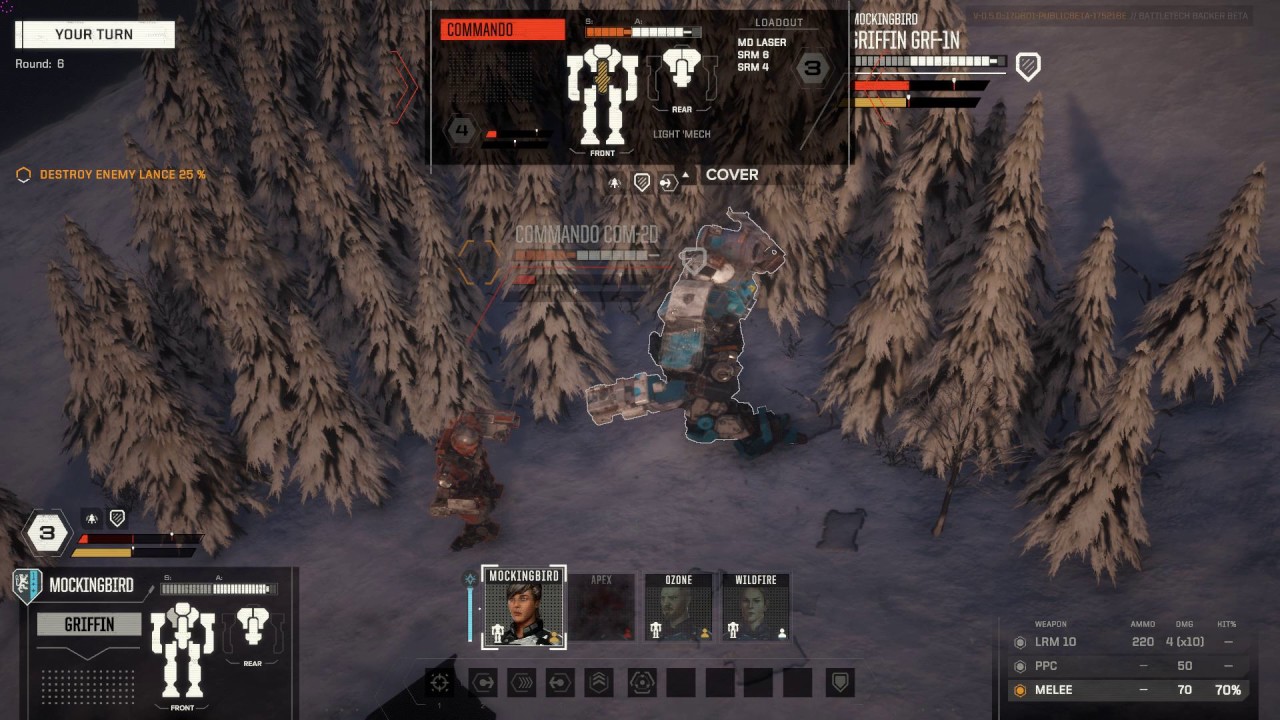Image resolution: width=1280 pixels, height=720 pixels.
Task: Choose the move action icon
Action: 483,683
